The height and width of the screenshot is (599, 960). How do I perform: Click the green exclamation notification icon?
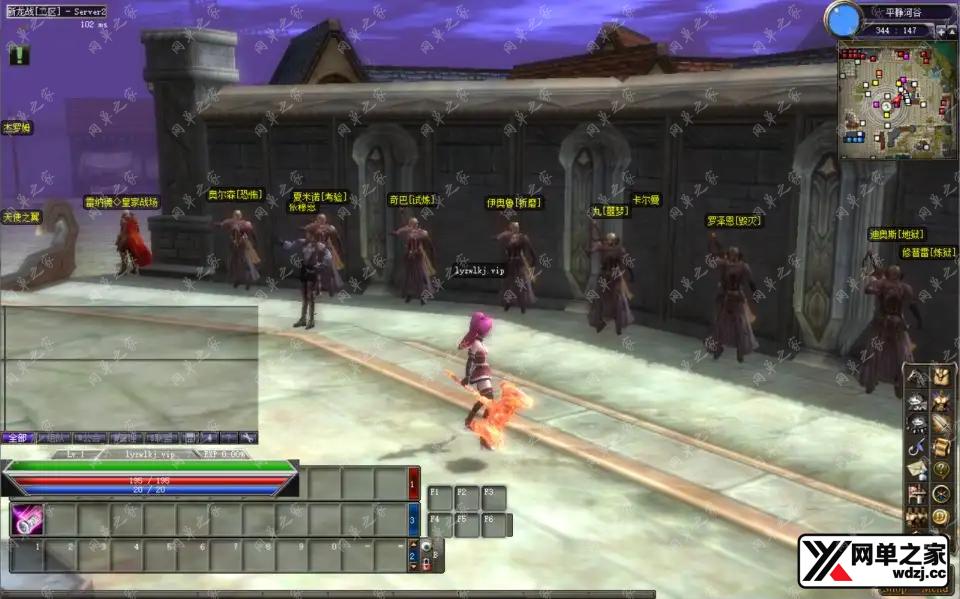[x=19, y=56]
